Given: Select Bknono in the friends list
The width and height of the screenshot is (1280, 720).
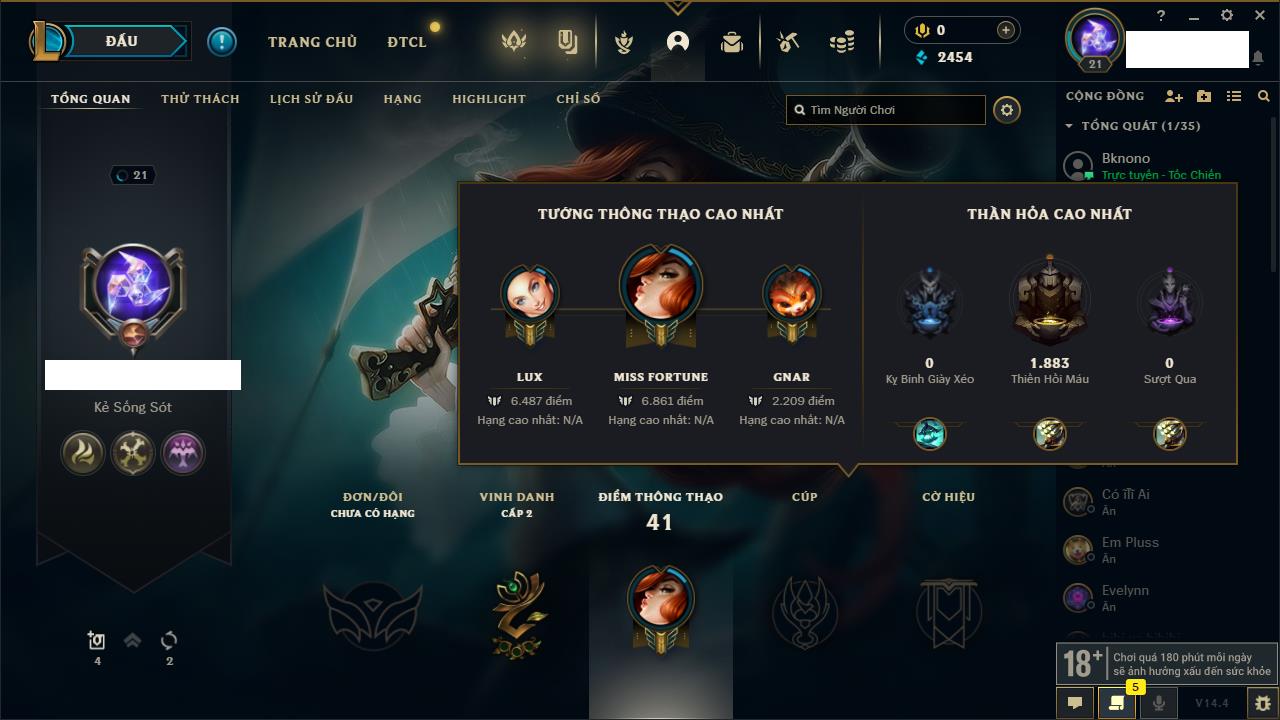Looking at the screenshot, I should pyautogui.click(x=1126, y=158).
